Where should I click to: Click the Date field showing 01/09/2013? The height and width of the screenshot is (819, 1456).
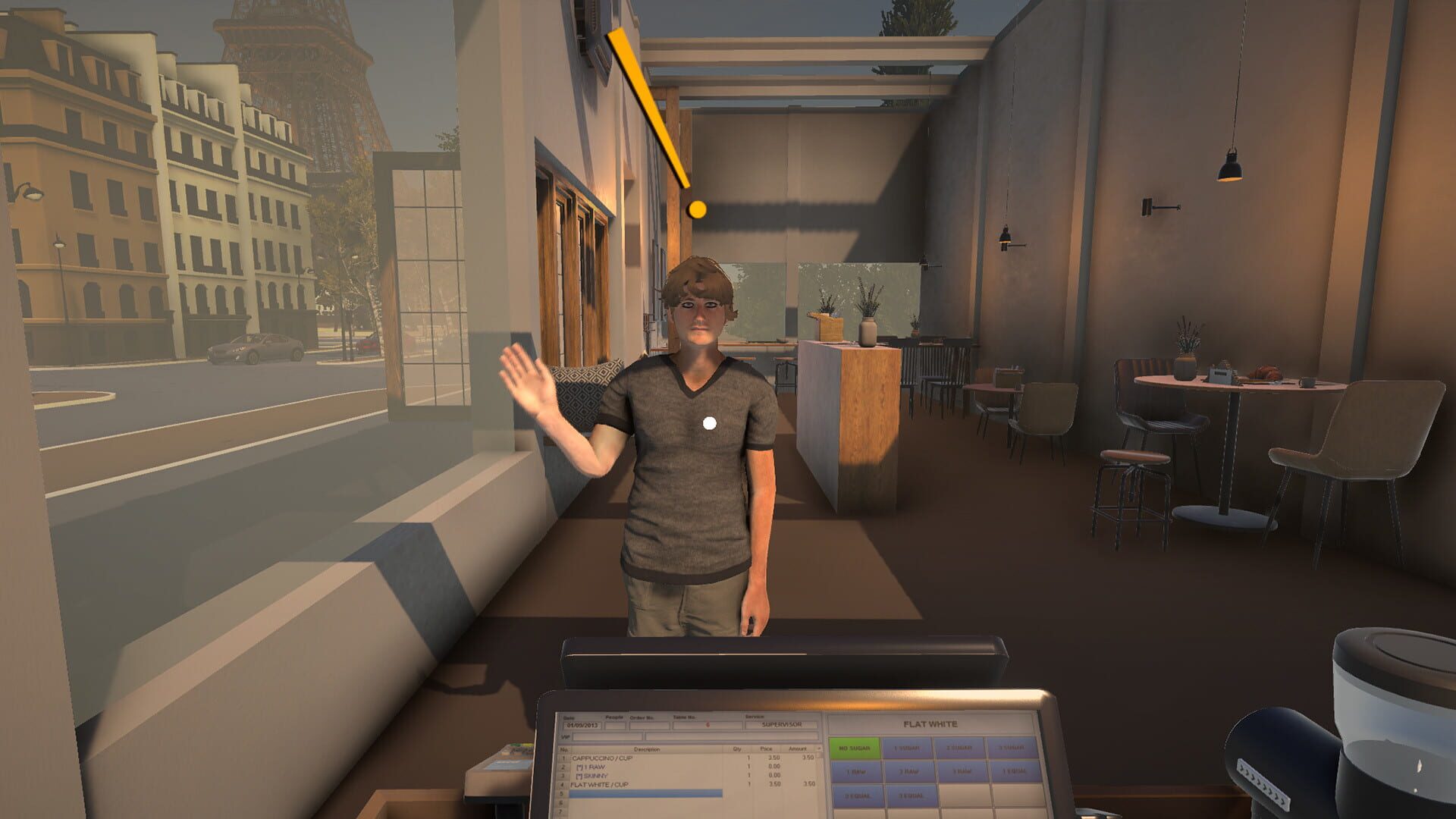point(582,725)
